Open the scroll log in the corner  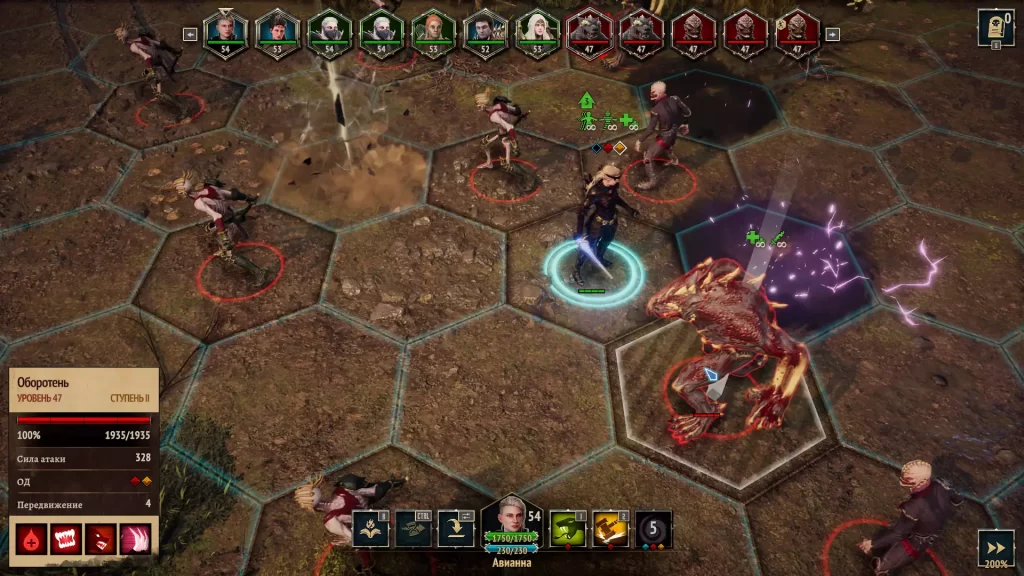[995, 29]
